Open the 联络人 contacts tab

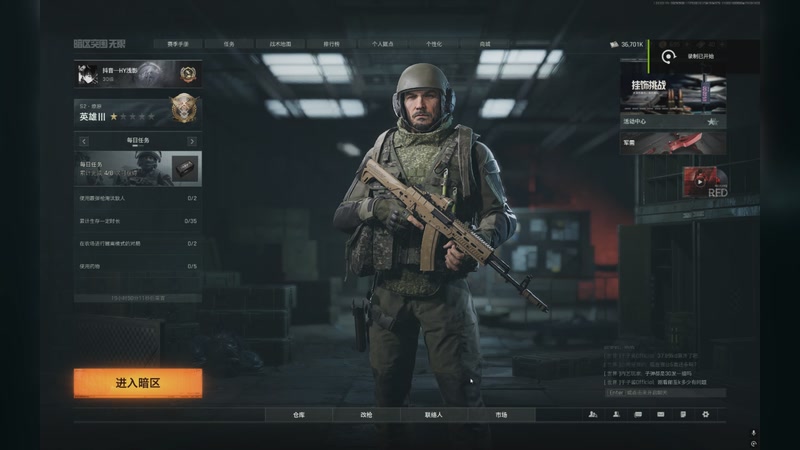click(433, 414)
